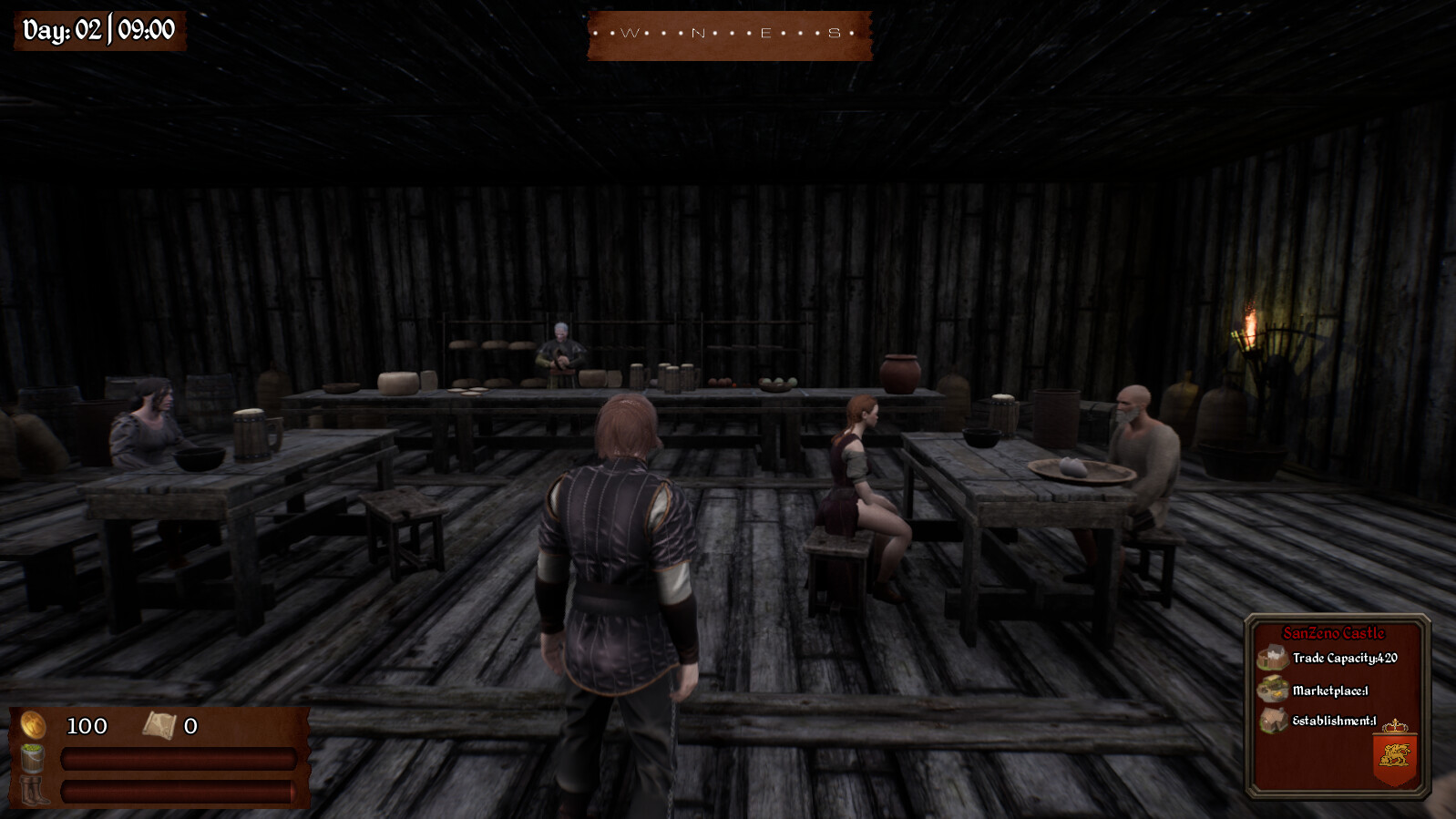The width and height of the screenshot is (1456, 819).
Task: Click the upper red progress bar
Action: tap(178, 758)
